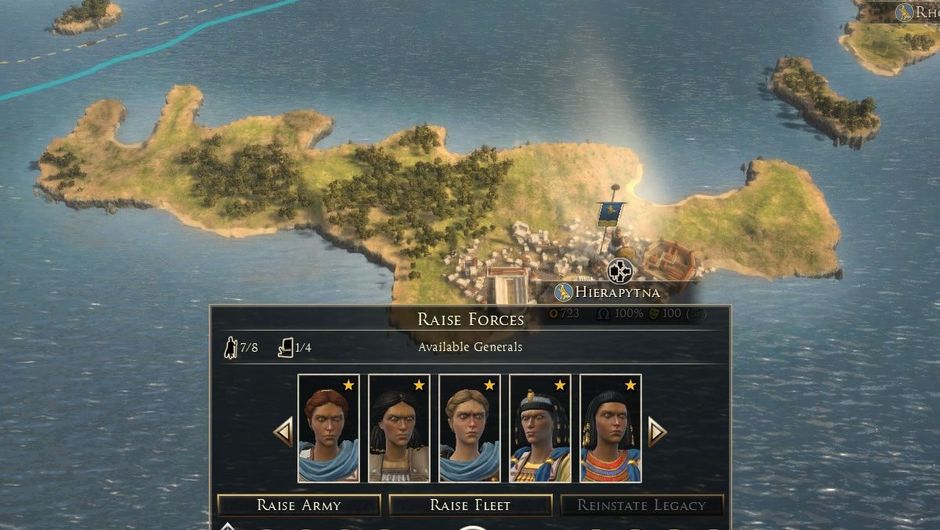Select the general wearing the gold headdress
This screenshot has height=530, width=940.
click(540, 429)
